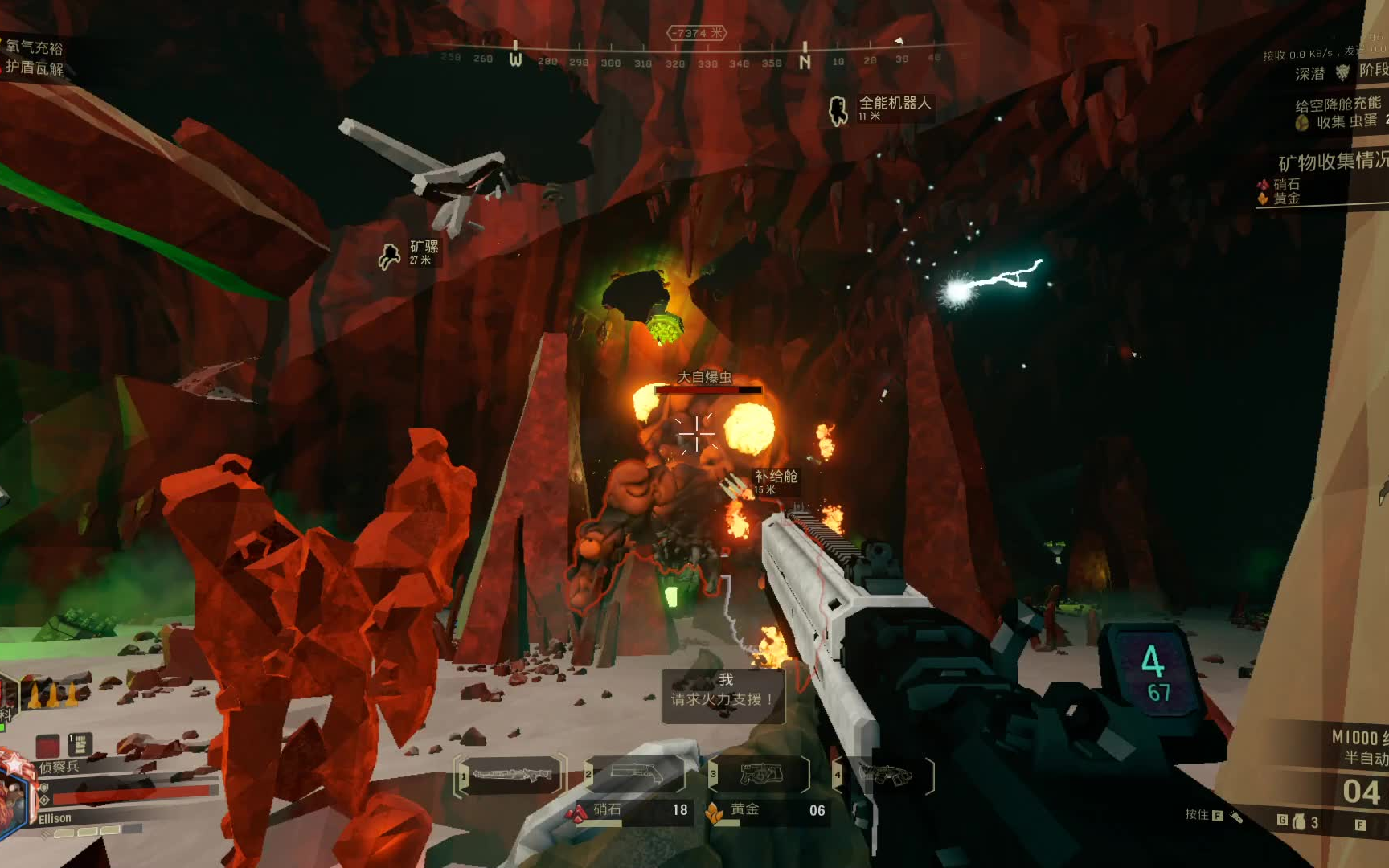Click the 全能机器人 waypoint marker
Viewport: 1389px width, 868px height.
pyautogui.click(x=838, y=110)
